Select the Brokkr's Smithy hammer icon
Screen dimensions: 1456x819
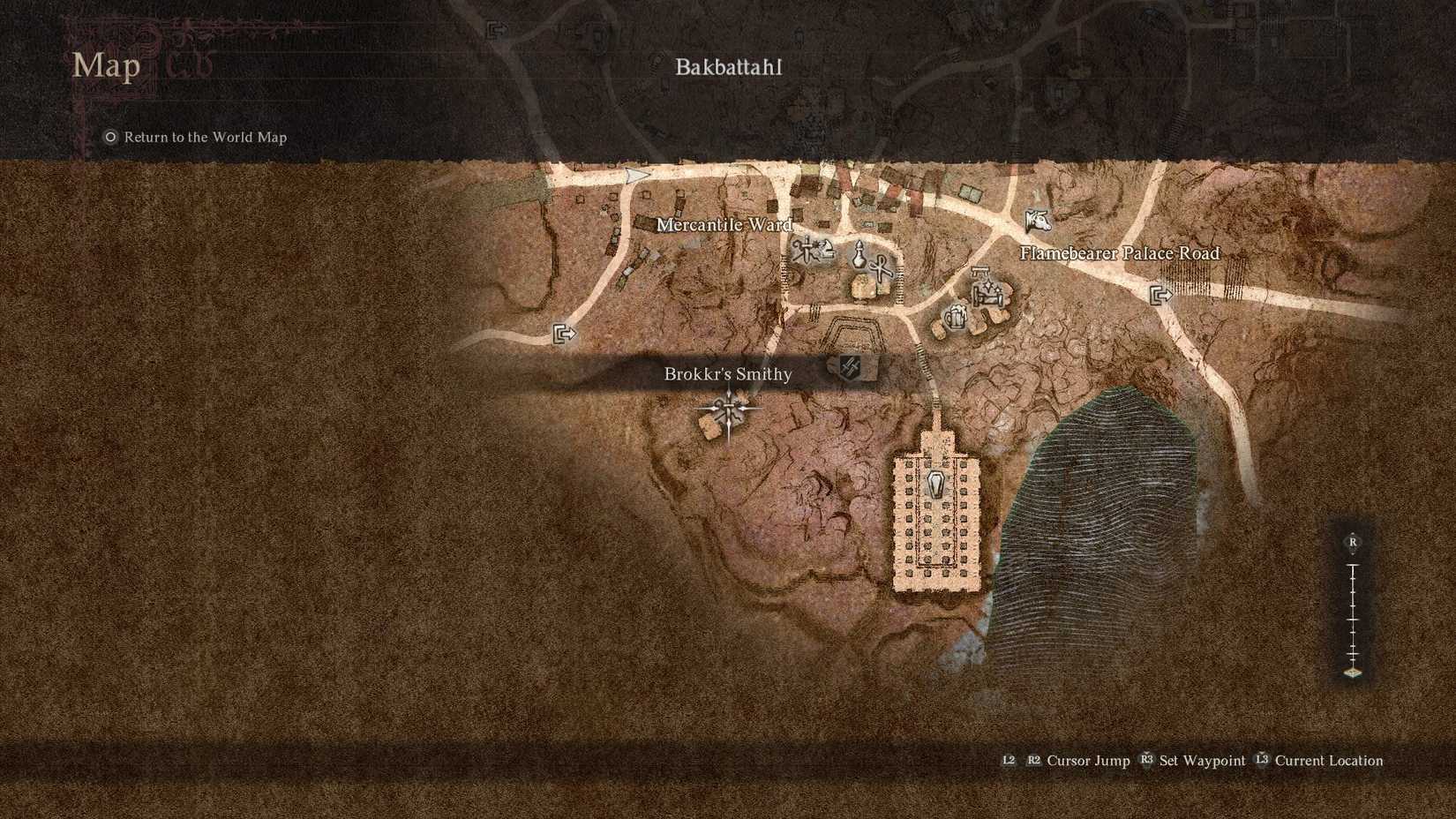click(851, 367)
